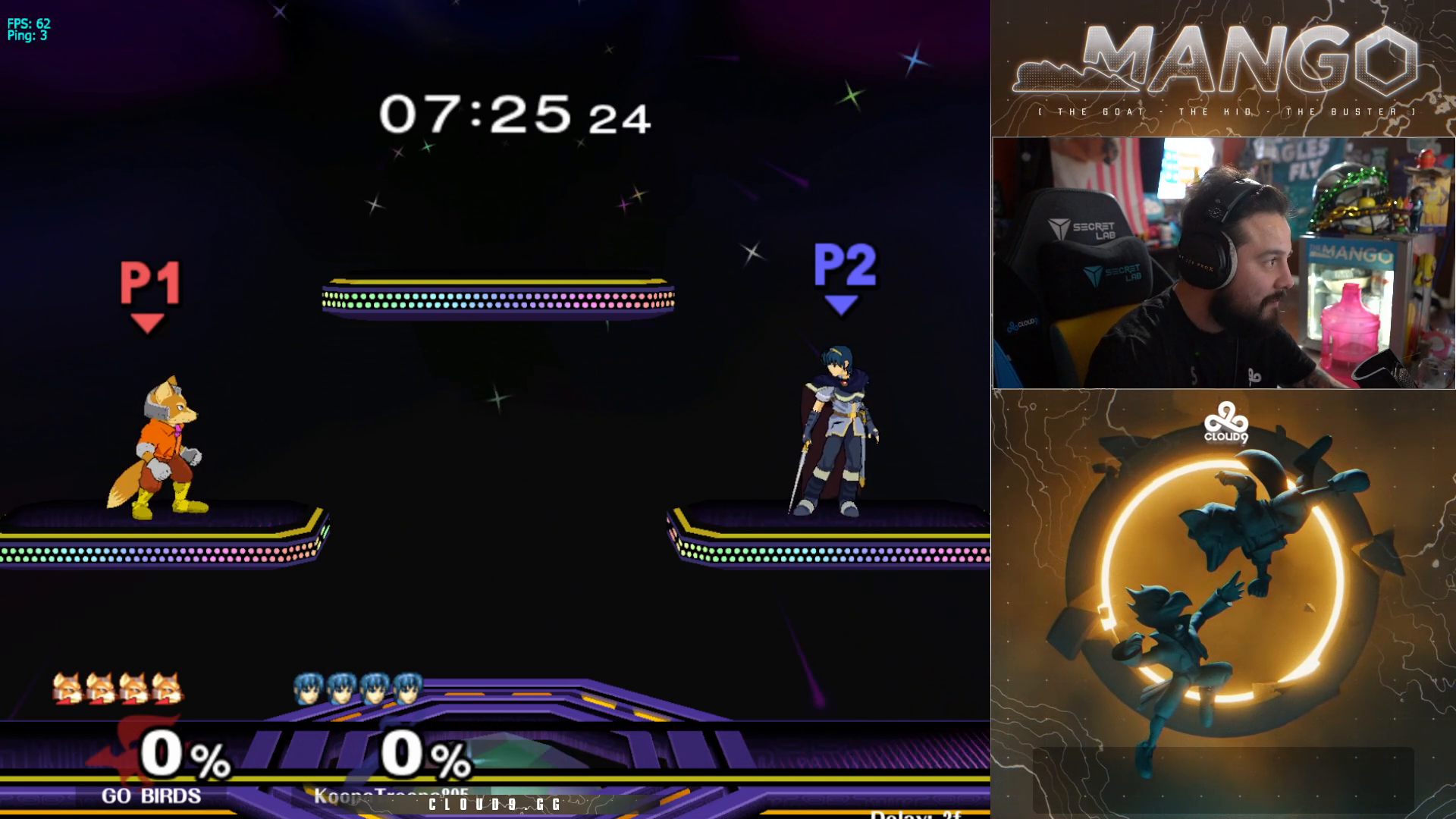Expand the GO BIRDS player nameplate
The image size is (1456, 819).
point(149,795)
